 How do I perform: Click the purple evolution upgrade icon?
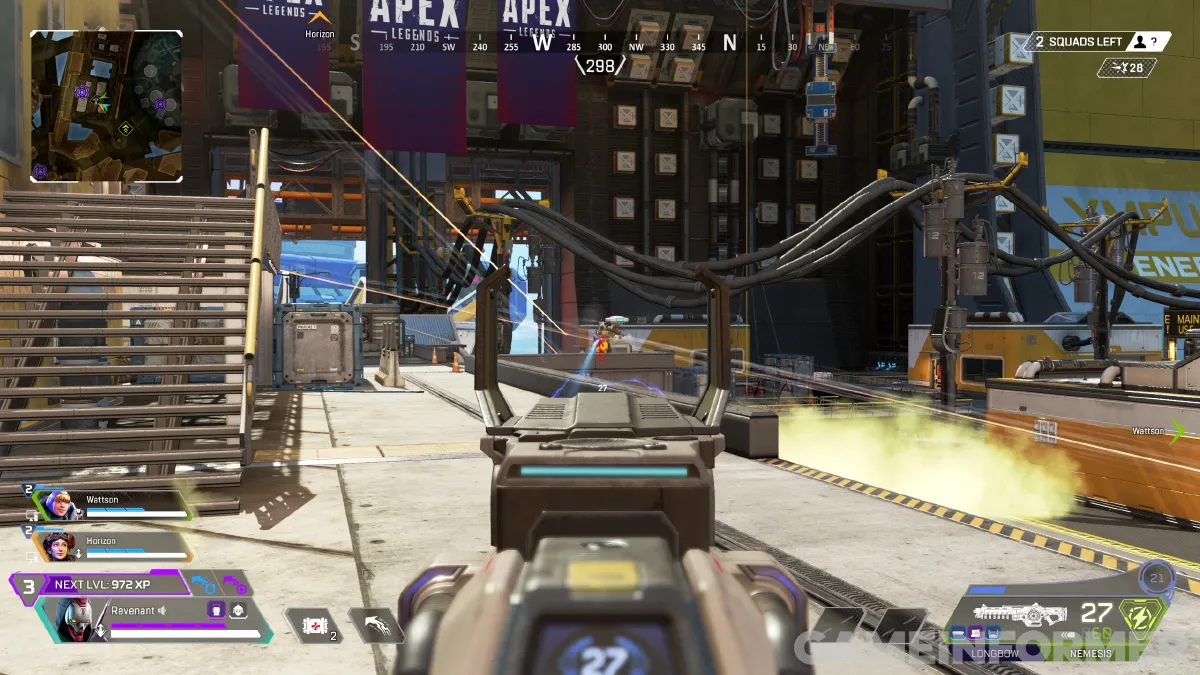[x=232, y=583]
